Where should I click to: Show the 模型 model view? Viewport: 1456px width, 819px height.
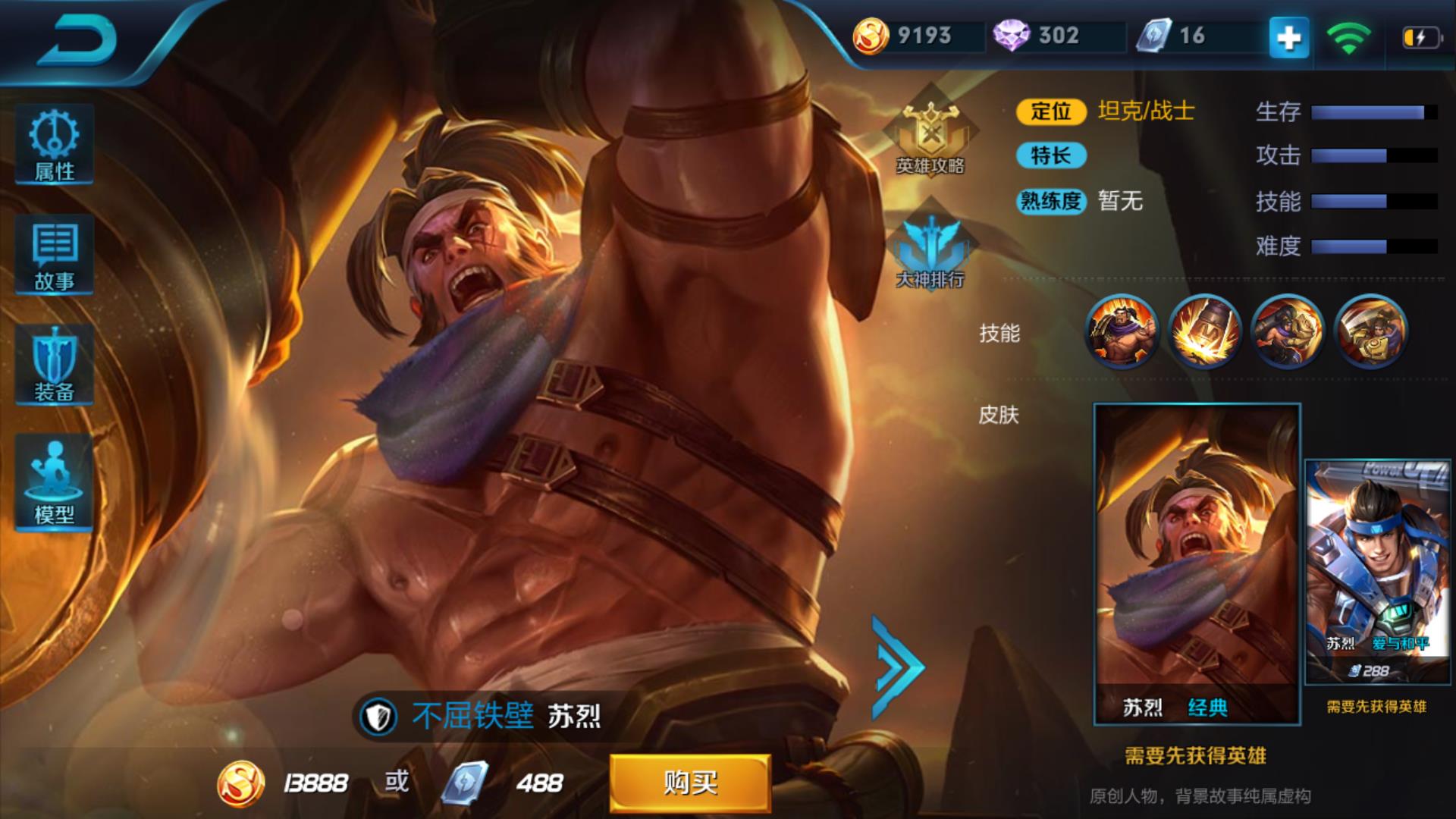pos(55,482)
